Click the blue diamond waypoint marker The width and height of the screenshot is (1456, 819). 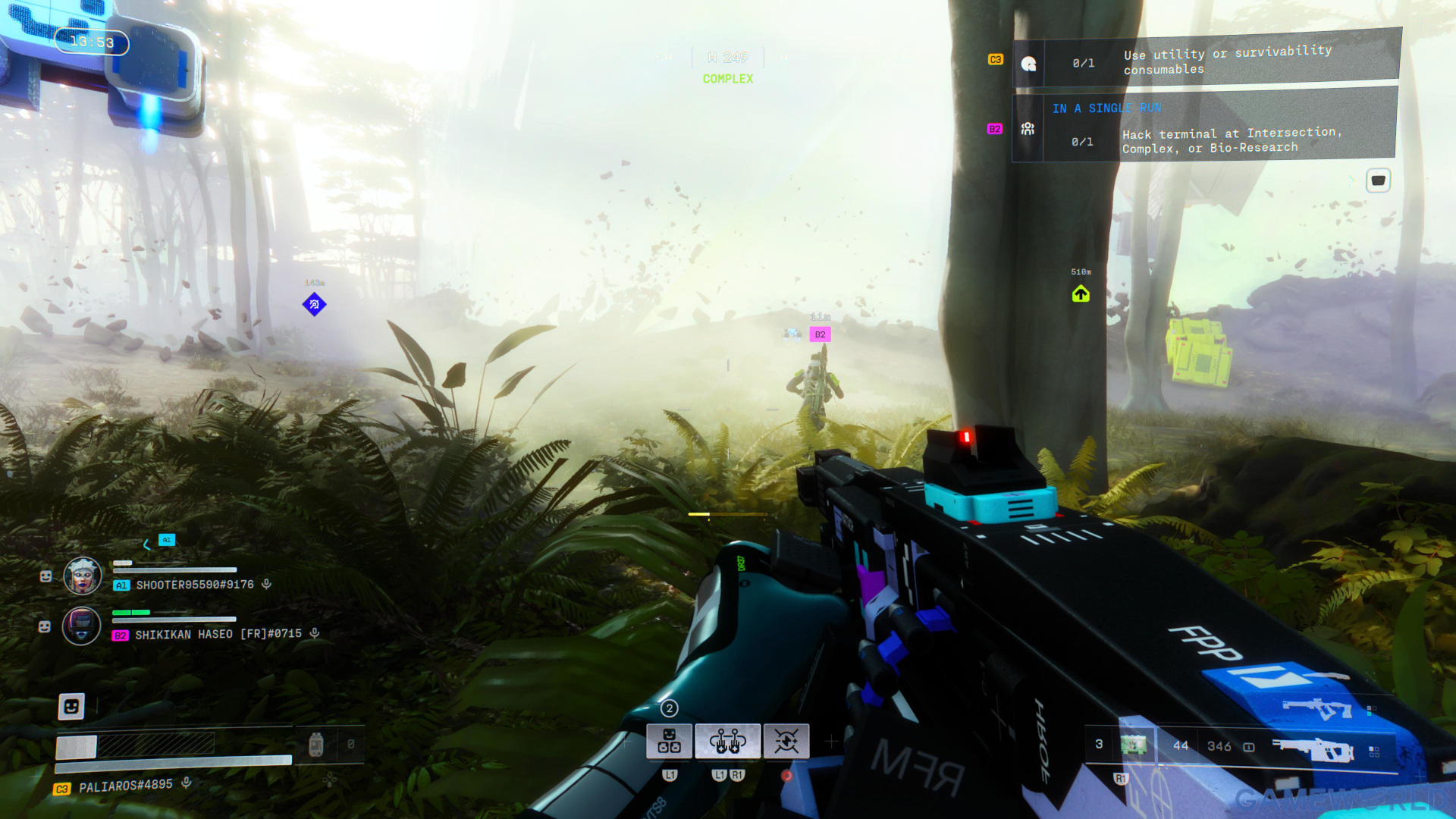[314, 305]
